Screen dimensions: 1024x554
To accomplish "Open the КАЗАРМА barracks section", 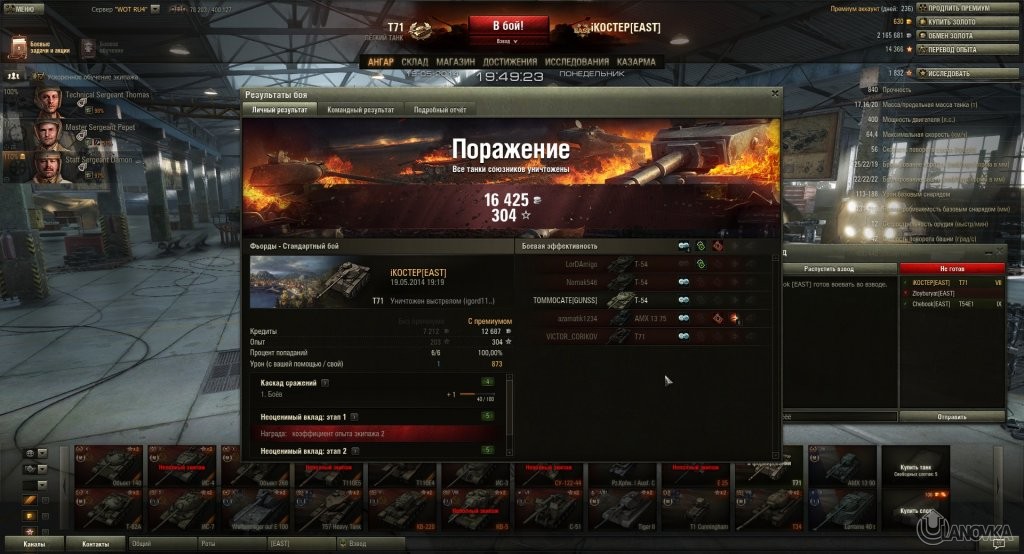I will [636, 61].
